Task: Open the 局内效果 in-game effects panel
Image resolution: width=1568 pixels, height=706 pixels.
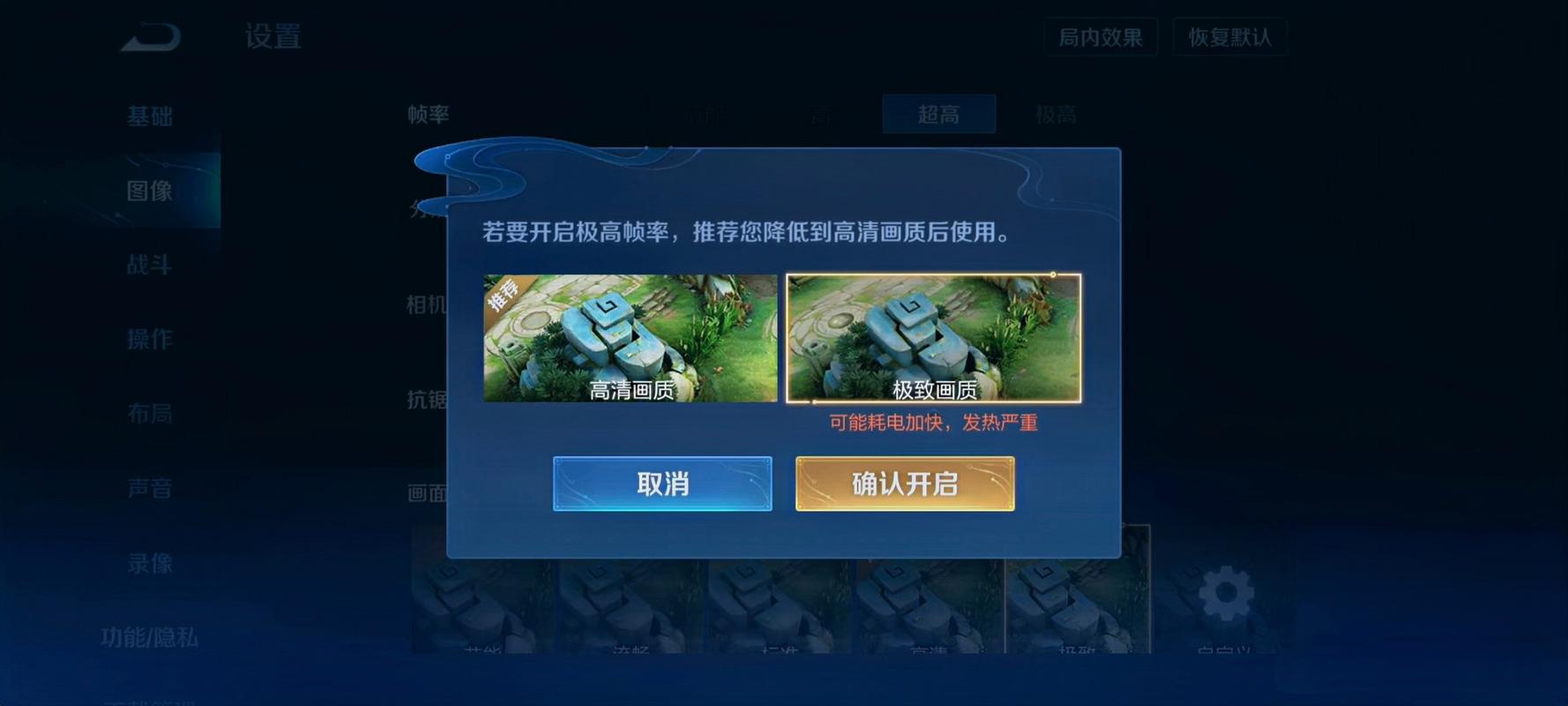Action: pyautogui.click(x=1099, y=37)
